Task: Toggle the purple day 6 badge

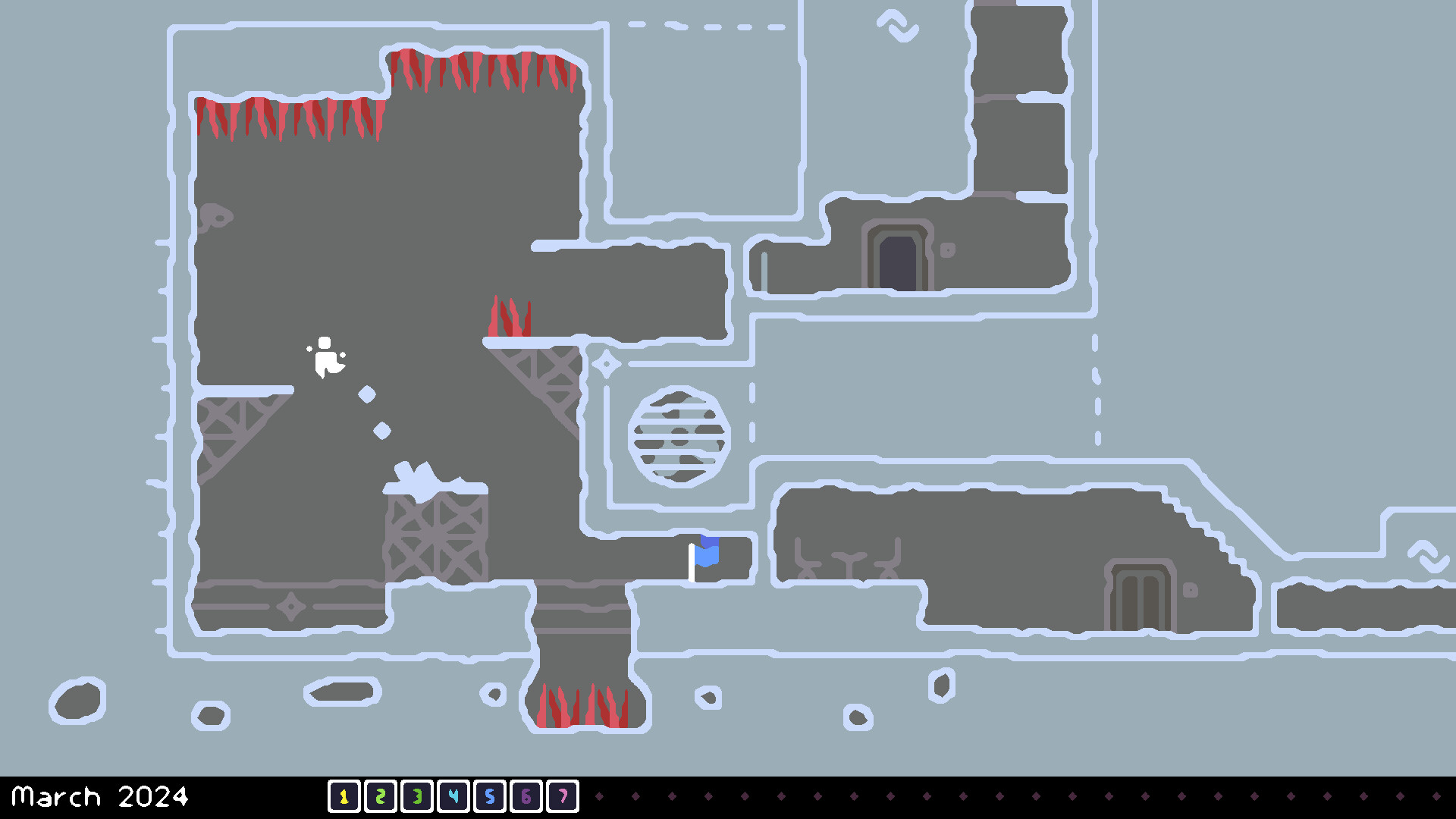Action: pos(526,797)
